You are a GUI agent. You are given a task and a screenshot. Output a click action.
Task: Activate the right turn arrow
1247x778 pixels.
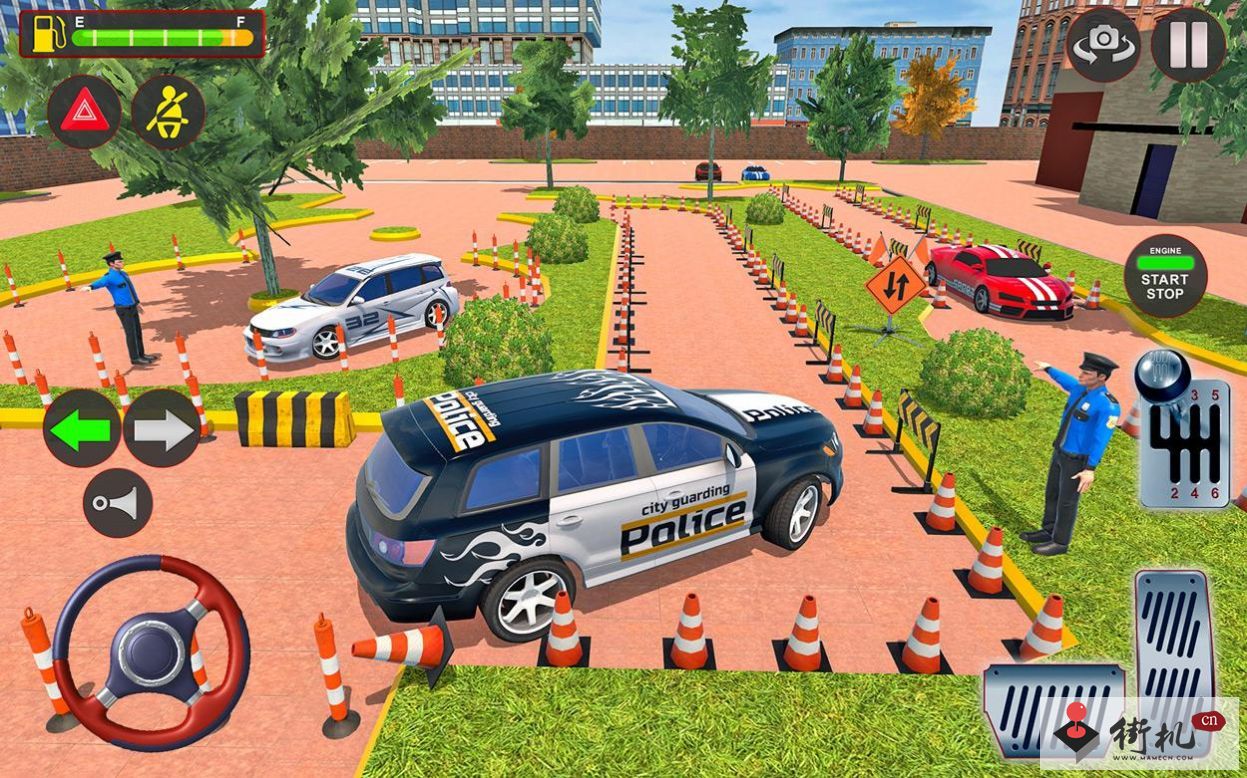point(162,429)
